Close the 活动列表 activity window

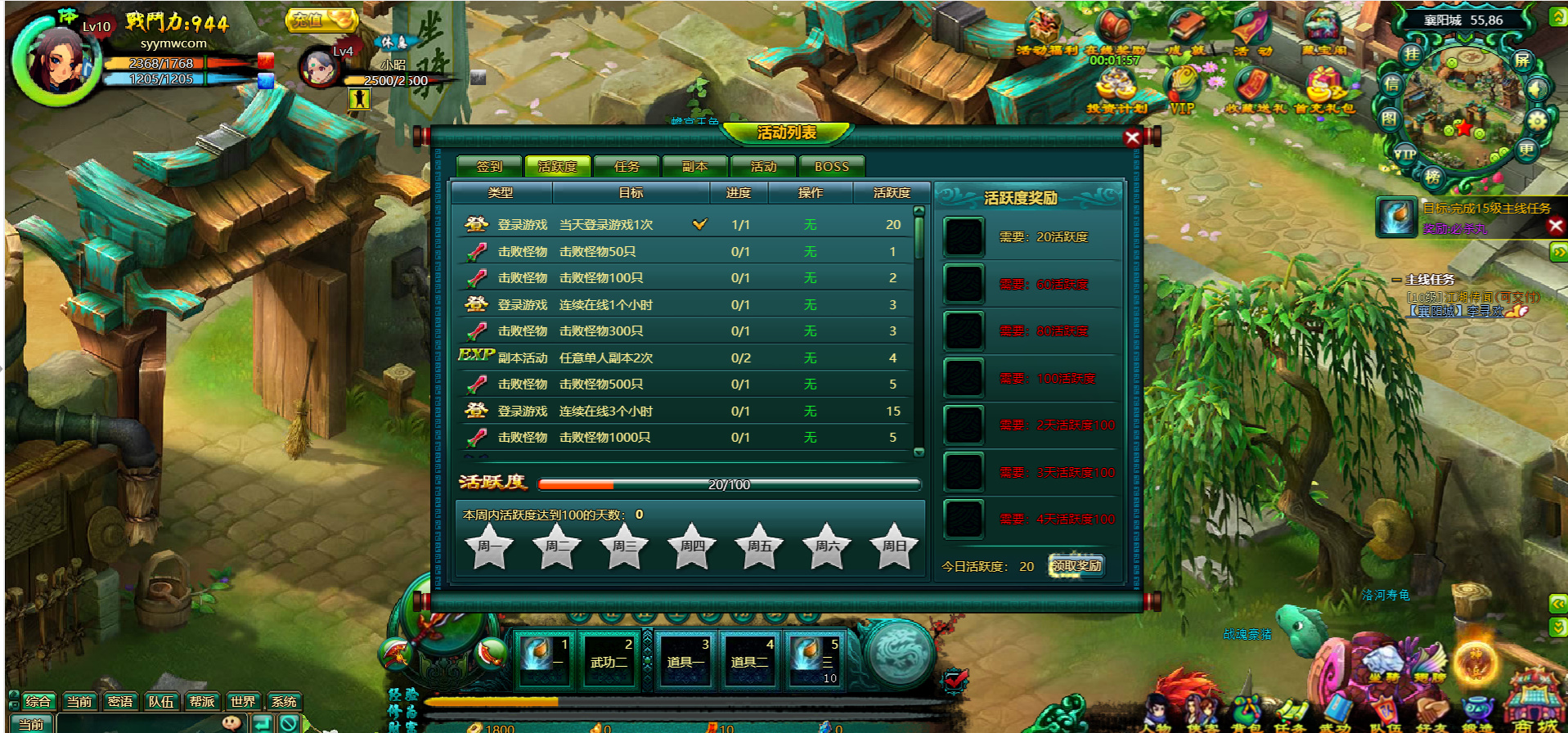pyautogui.click(x=1132, y=137)
